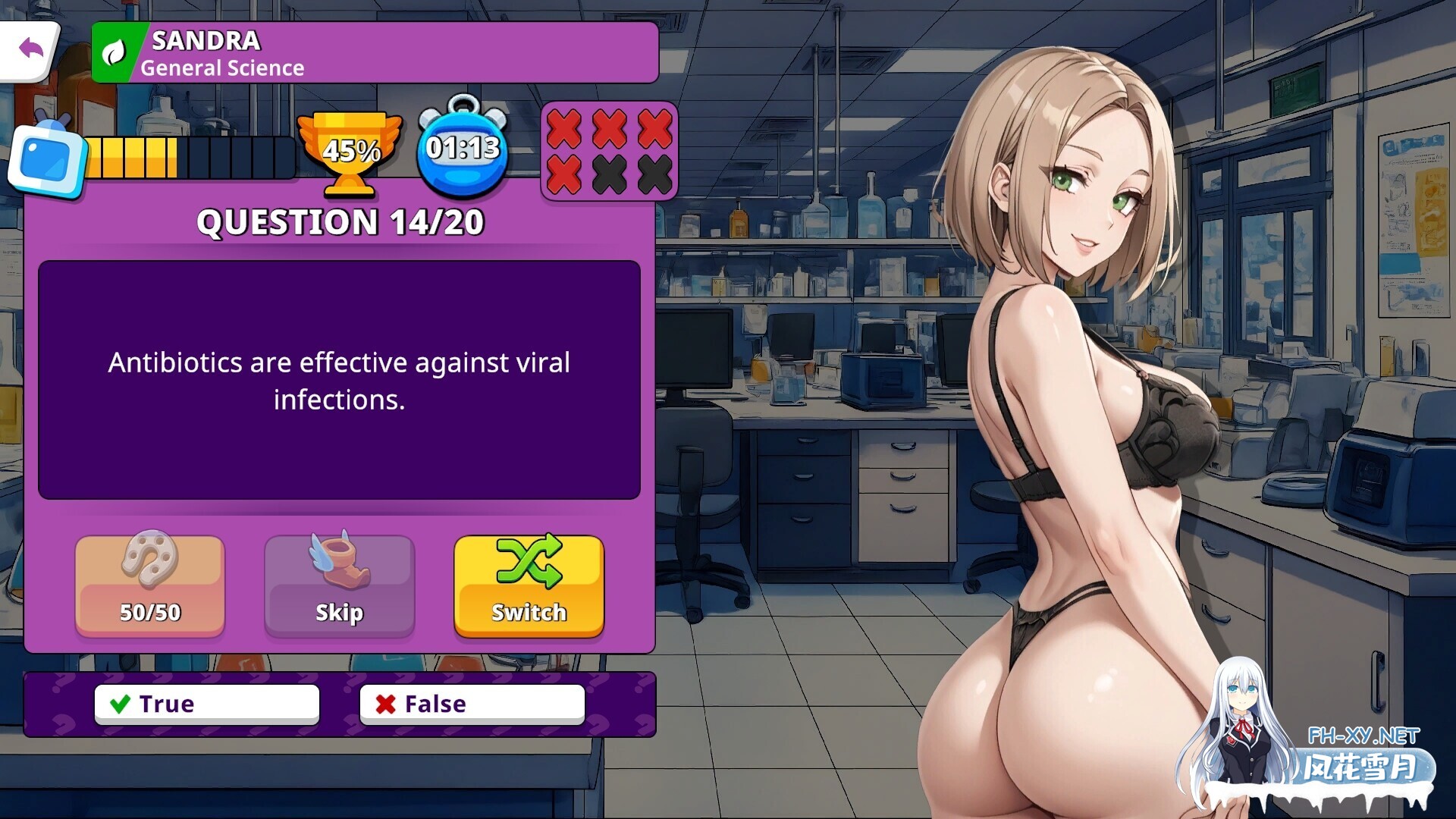The width and height of the screenshot is (1456, 819).
Task: Use the 50/50 lifeline
Action: pos(149,585)
